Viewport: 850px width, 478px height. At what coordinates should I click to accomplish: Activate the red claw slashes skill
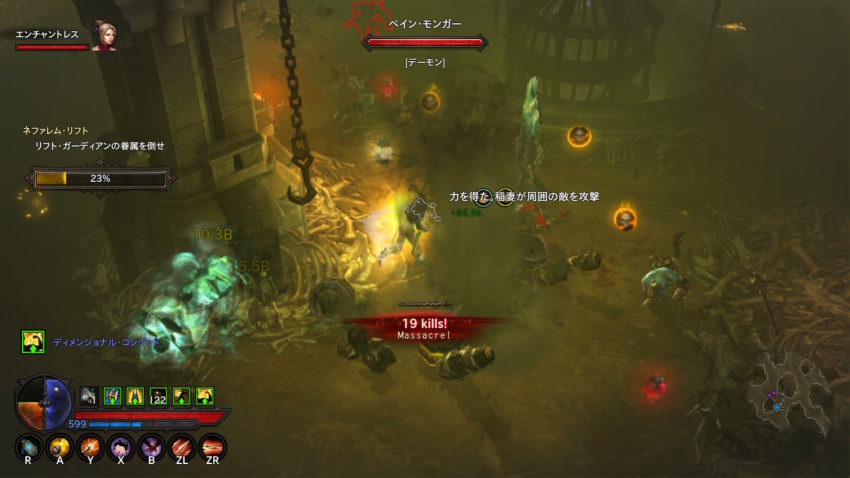pos(182,446)
